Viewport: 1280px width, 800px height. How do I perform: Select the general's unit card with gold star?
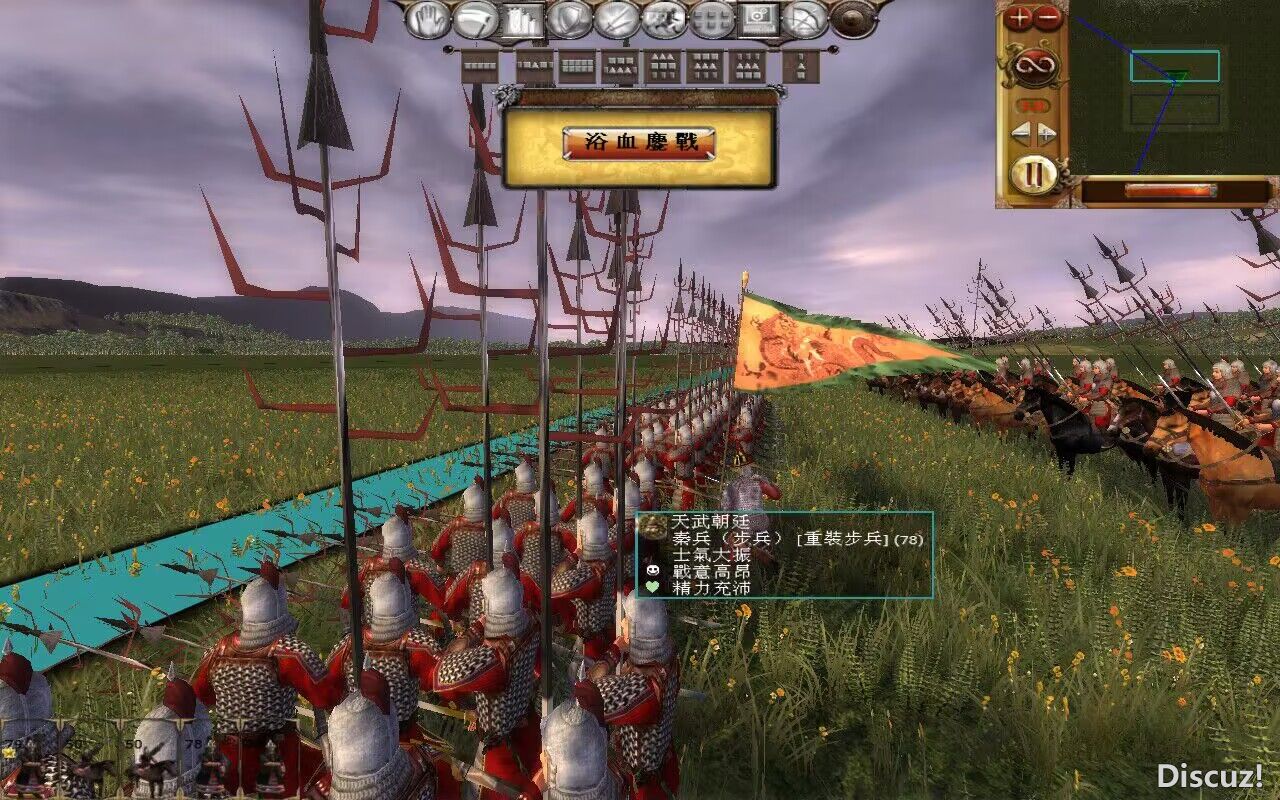pyautogui.click(x=30, y=765)
